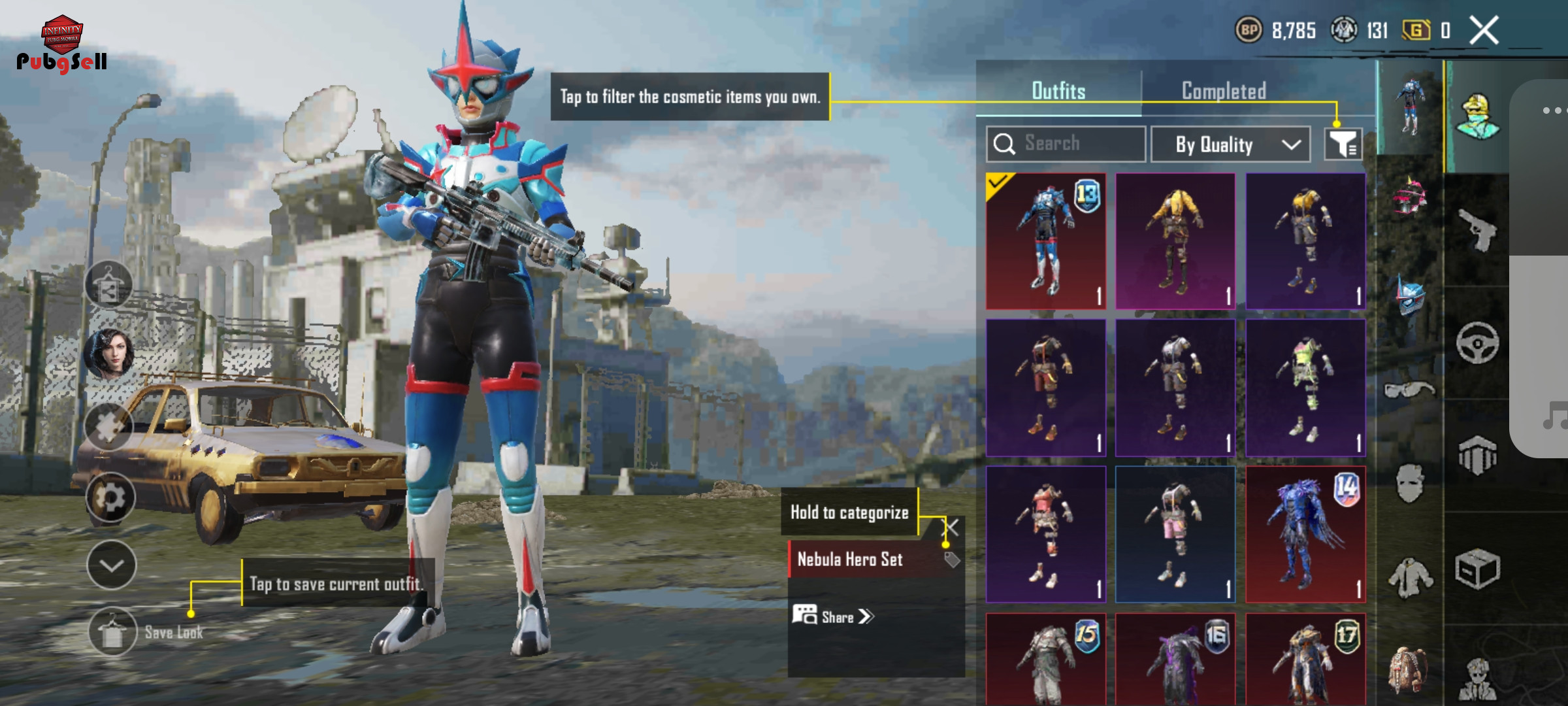Show the backpack category
Image resolution: width=1568 pixels, height=706 pixels.
pyautogui.click(x=1409, y=670)
